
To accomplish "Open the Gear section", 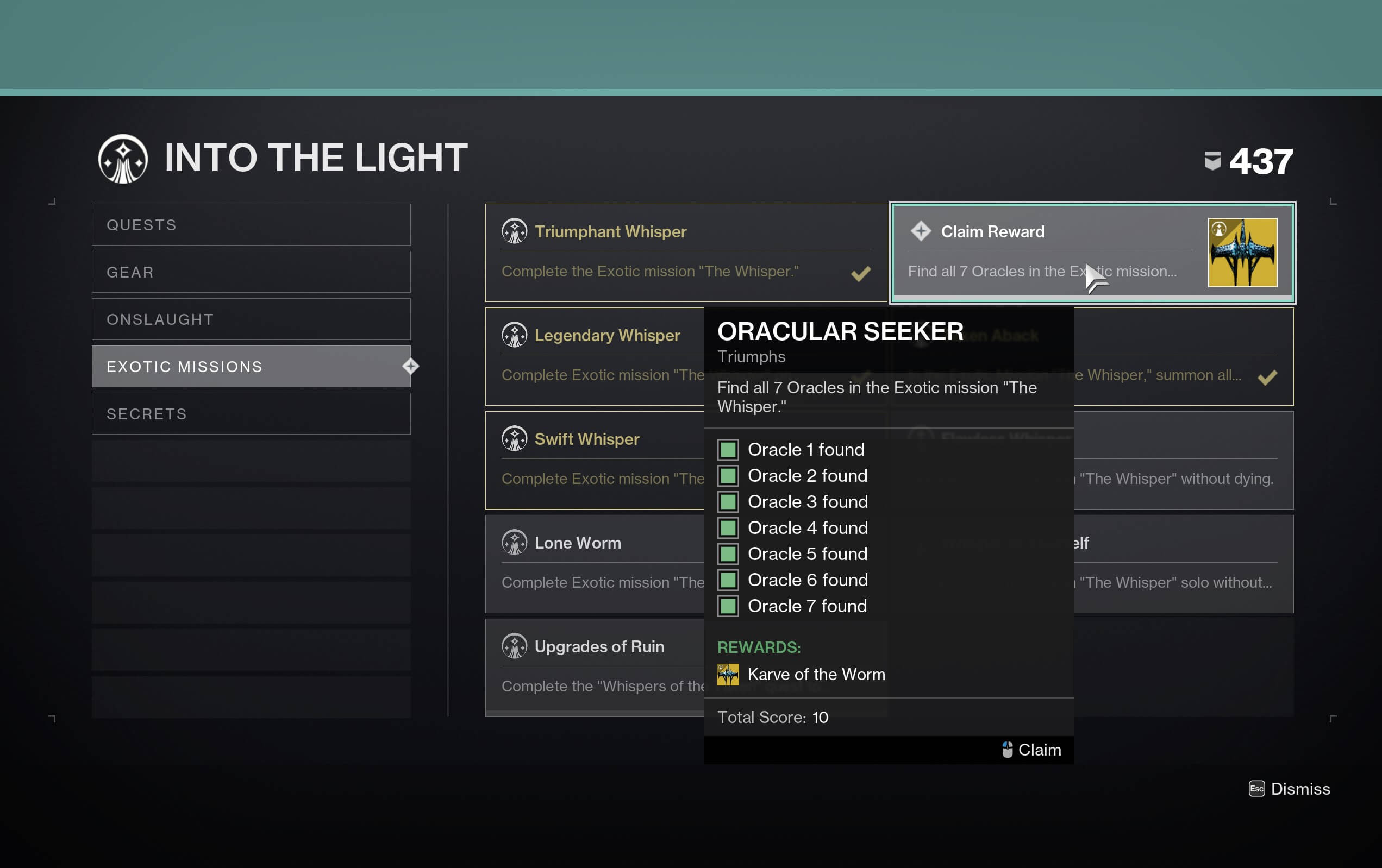I will [x=251, y=272].
